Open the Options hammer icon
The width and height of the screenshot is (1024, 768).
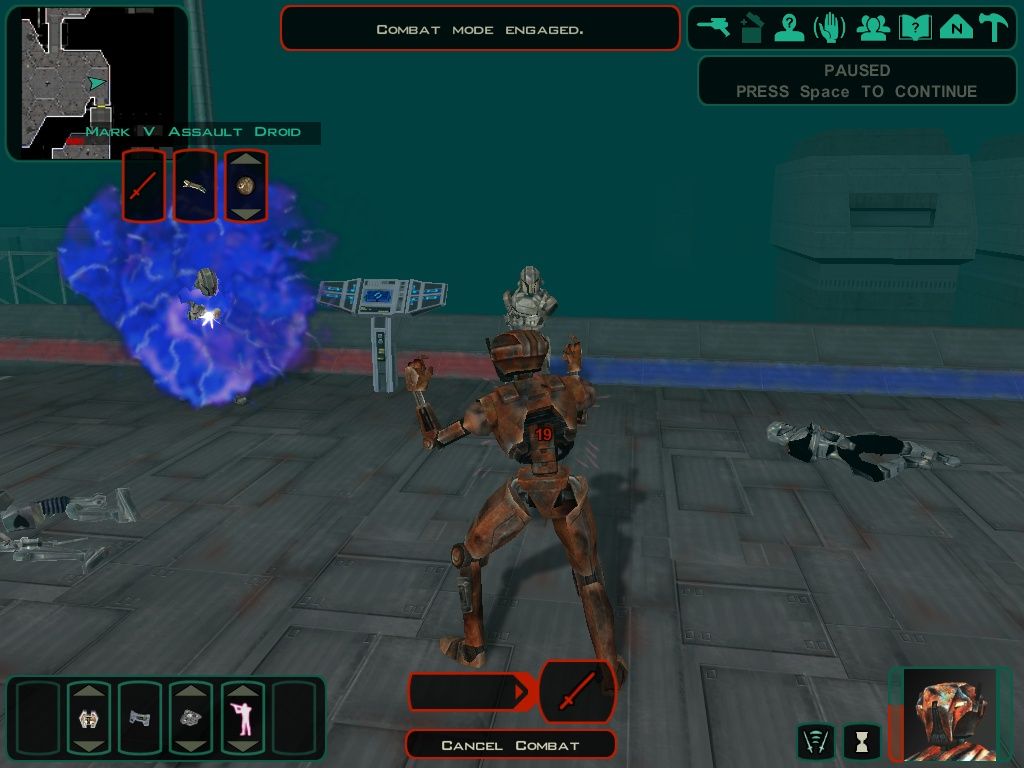[994, 28]
